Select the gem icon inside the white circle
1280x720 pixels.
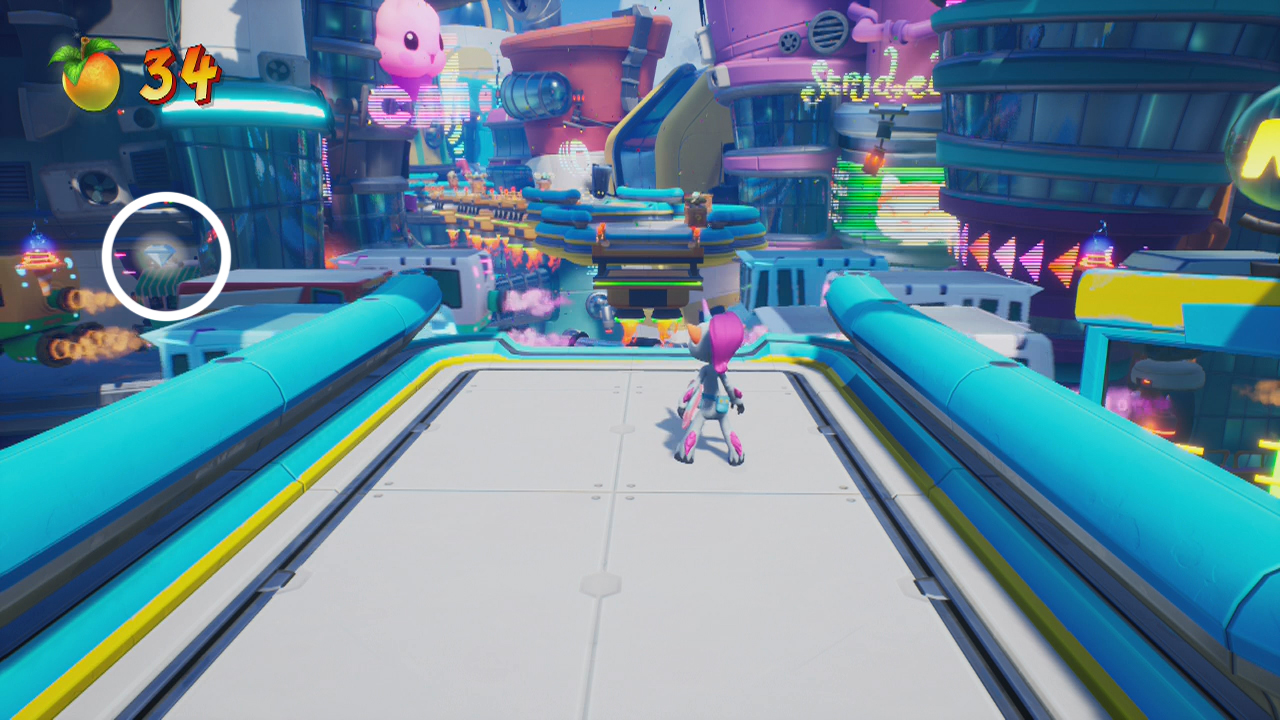pyautogui.click(x=158, y=252)
